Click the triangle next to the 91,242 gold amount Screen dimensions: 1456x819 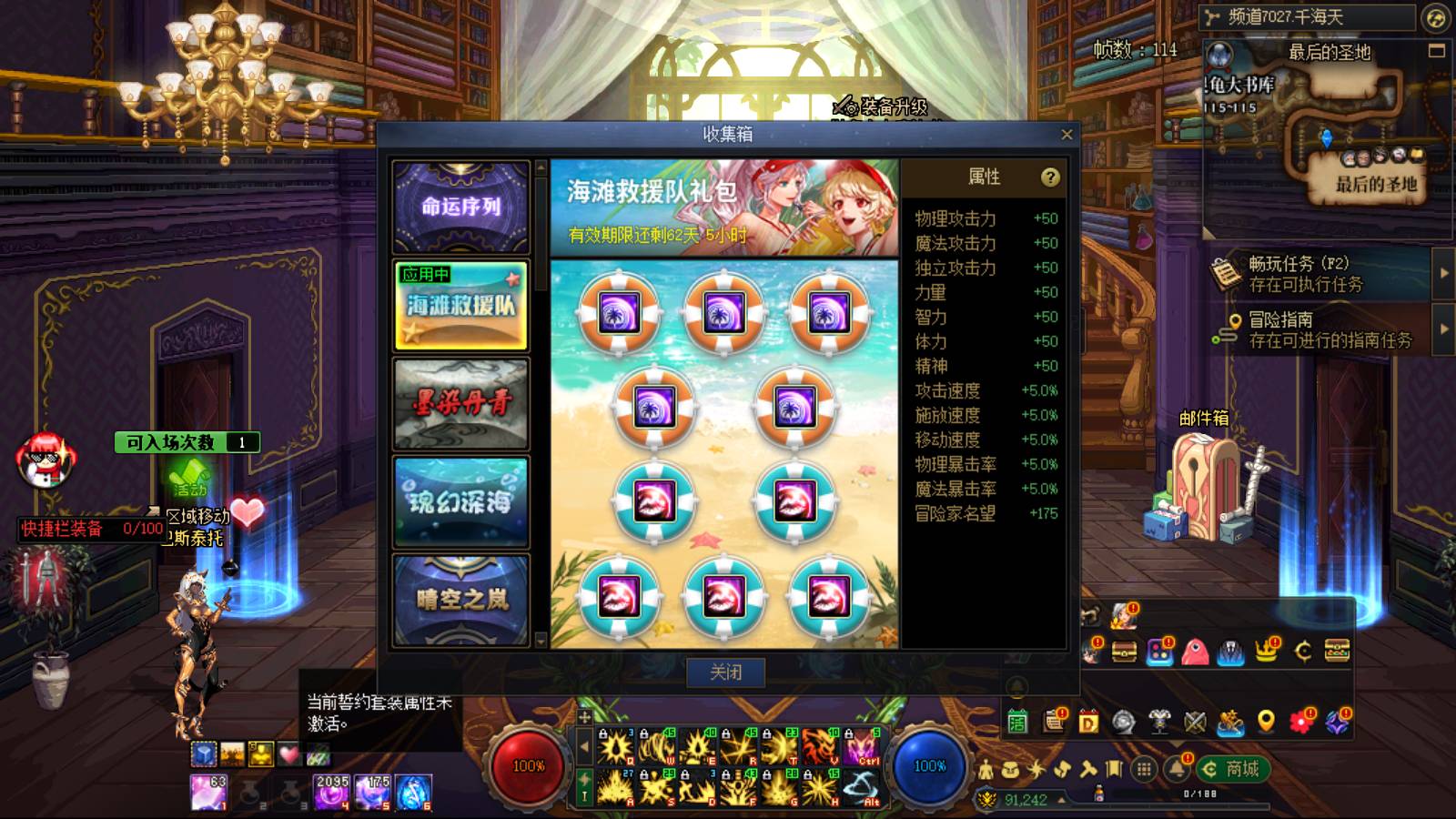pyautogui.click(x=1061, y=800)
